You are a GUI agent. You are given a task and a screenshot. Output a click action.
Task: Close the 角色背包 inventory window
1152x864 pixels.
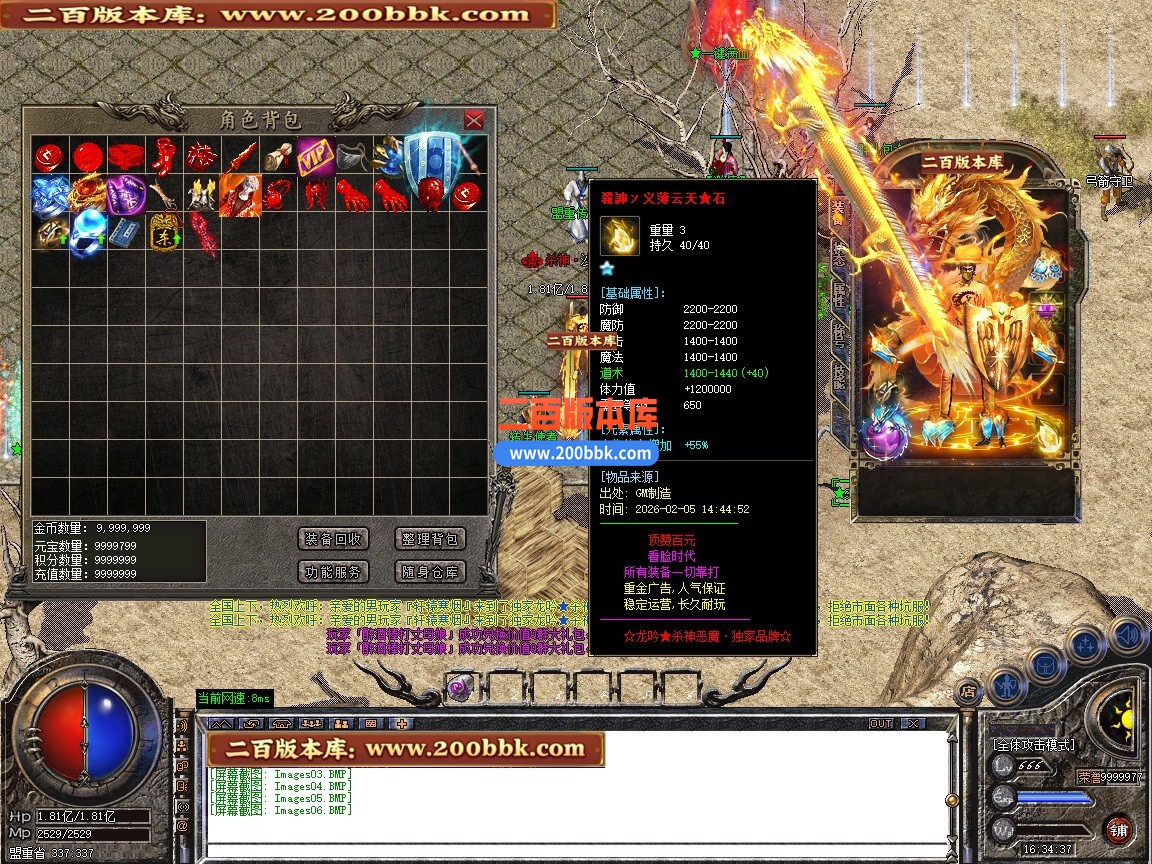pyautogui.click(x=474, y=120)
